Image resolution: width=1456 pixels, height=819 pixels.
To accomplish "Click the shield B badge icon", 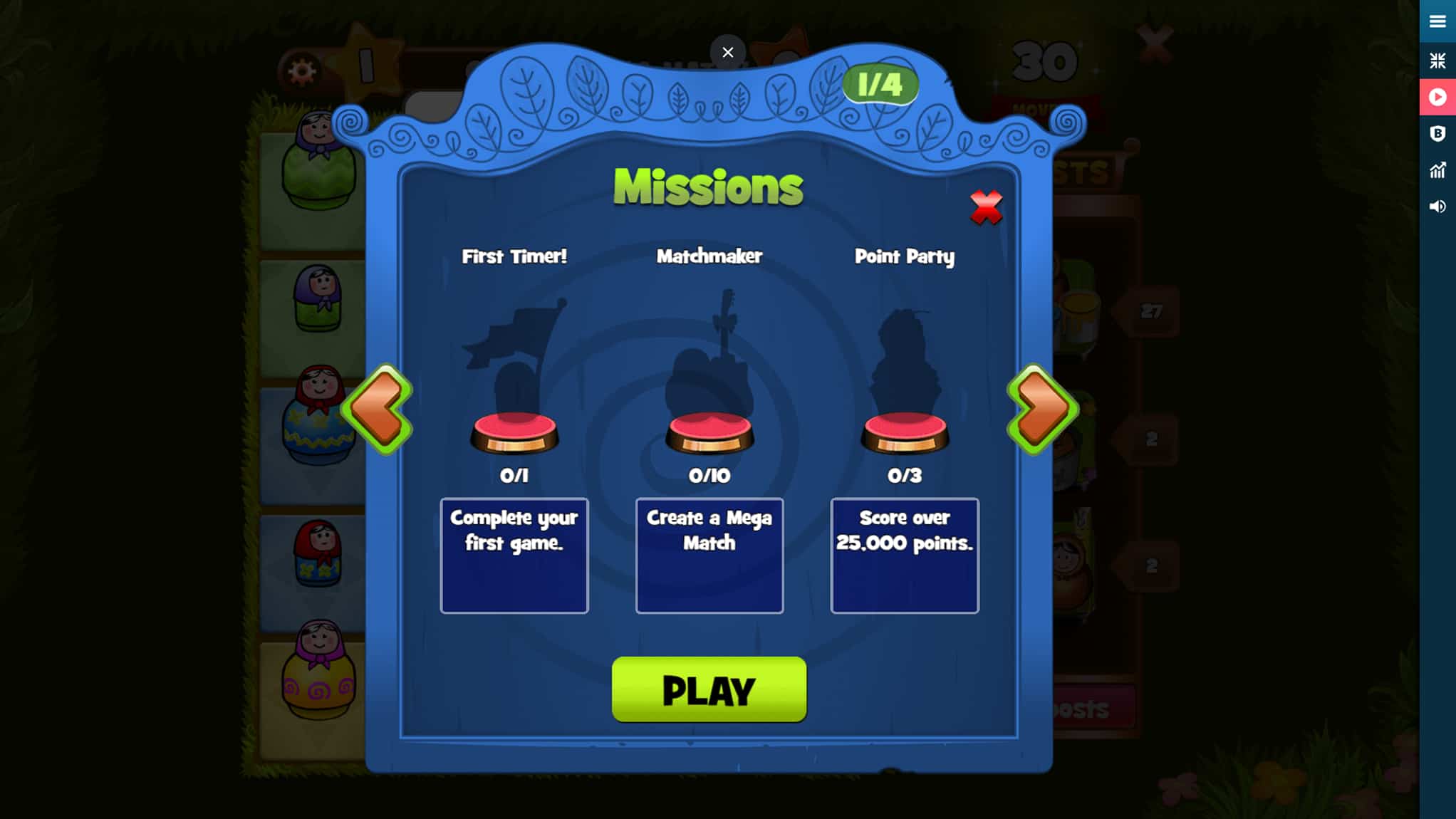I will (1438, 134).
